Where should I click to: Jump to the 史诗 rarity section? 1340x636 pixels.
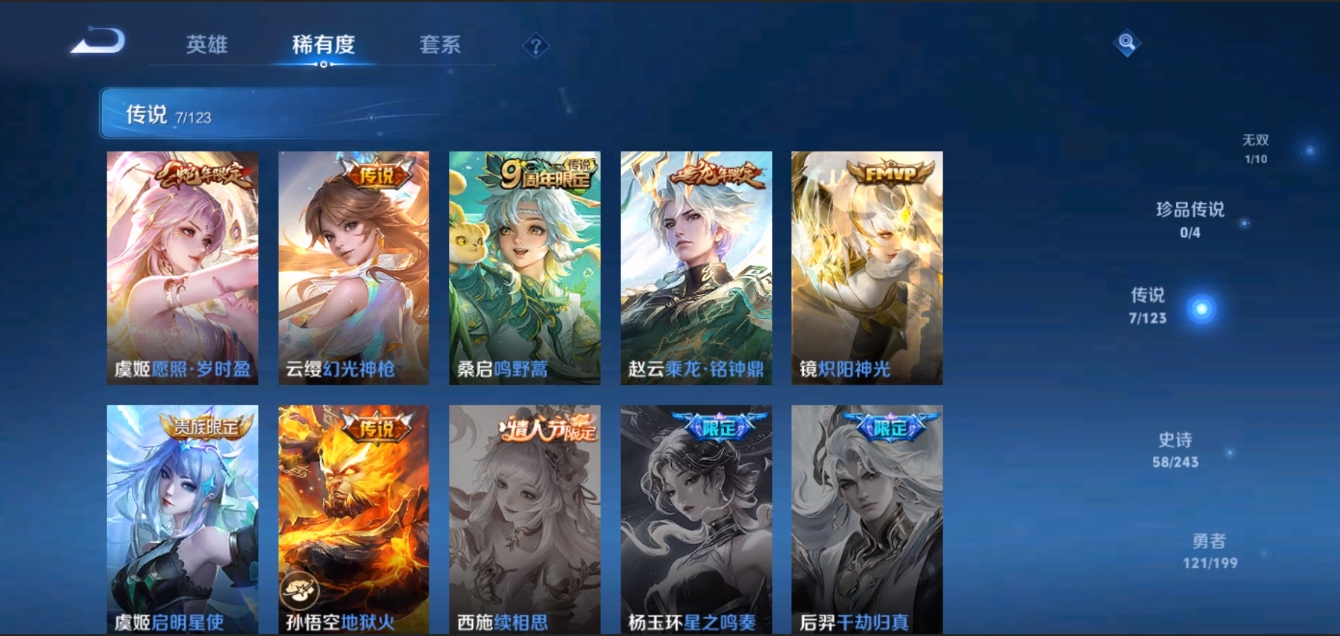click(x=1175, y=449)
